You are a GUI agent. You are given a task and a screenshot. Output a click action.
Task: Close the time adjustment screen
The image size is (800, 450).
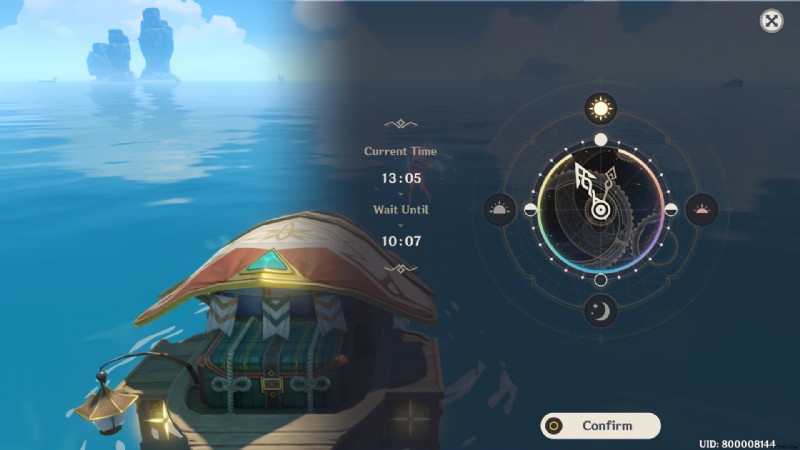point(771,21)
